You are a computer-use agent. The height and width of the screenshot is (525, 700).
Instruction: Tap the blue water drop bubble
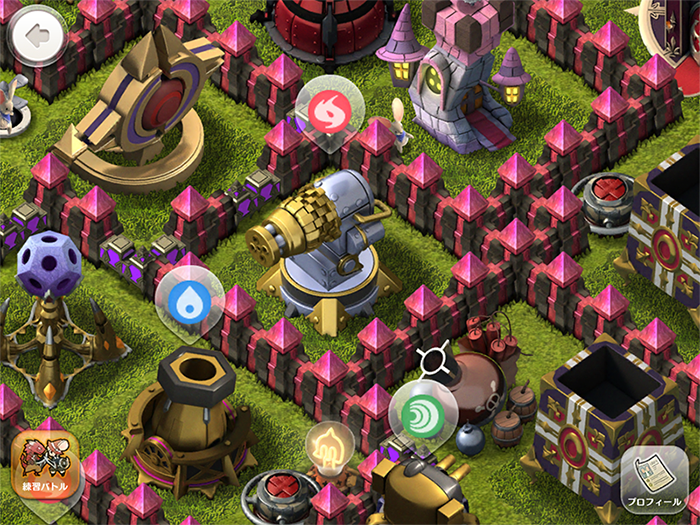[188, 296]
